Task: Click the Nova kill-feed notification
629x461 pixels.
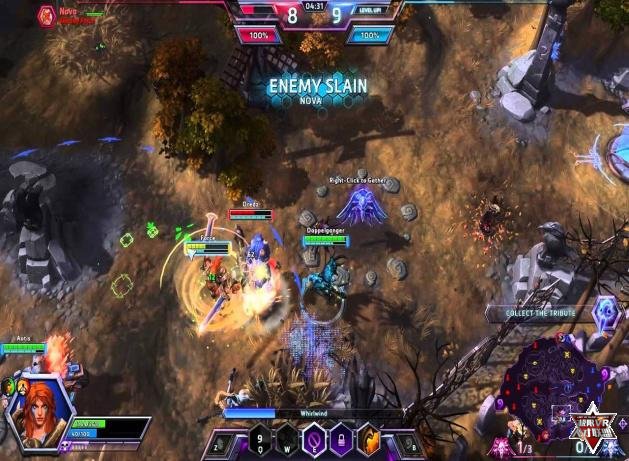Action: 60,14
